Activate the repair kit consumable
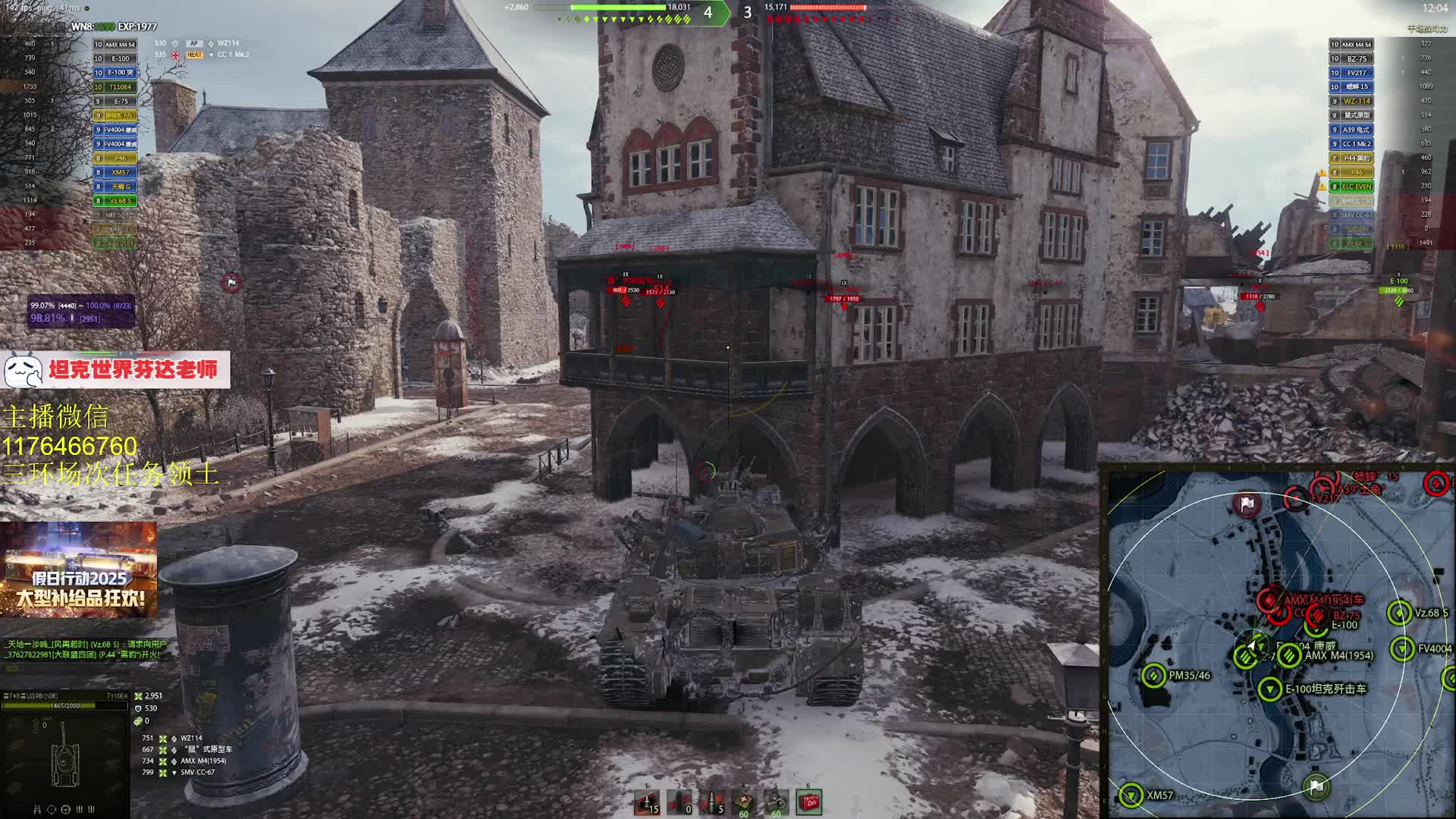The image size is (1456, 819). click(776, 802)
